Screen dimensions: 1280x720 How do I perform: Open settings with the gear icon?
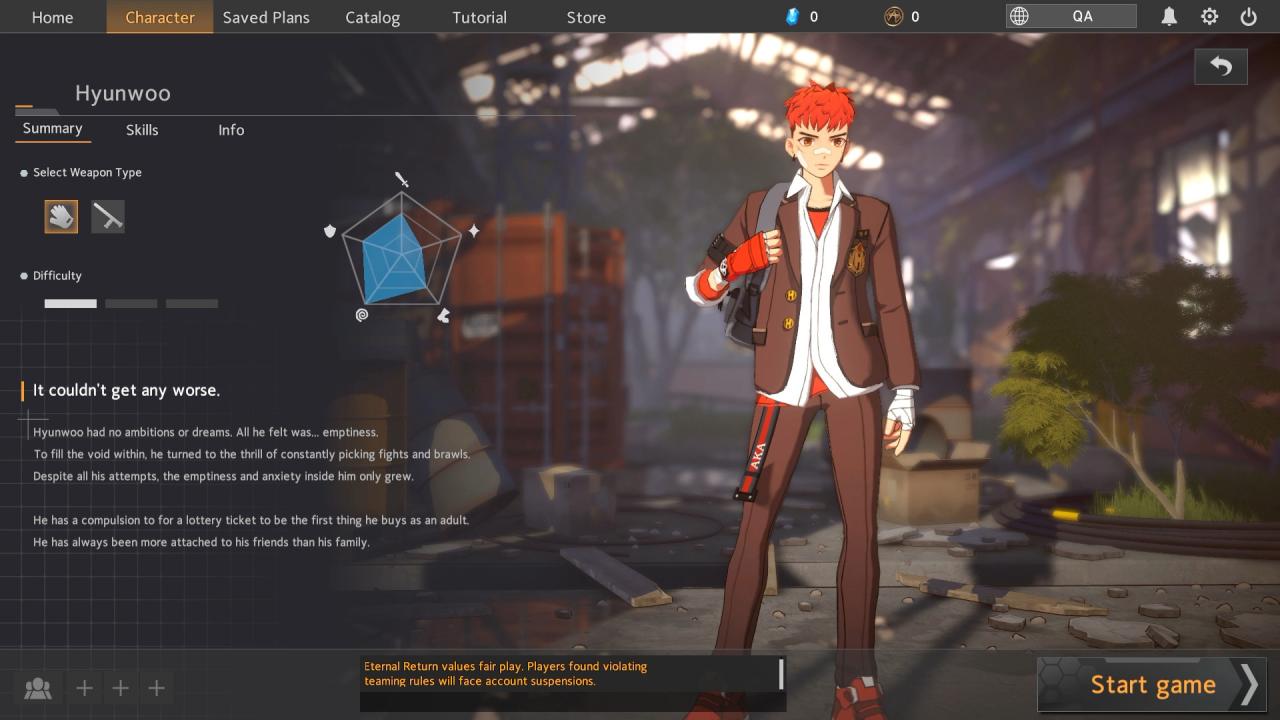point(1209,17)
